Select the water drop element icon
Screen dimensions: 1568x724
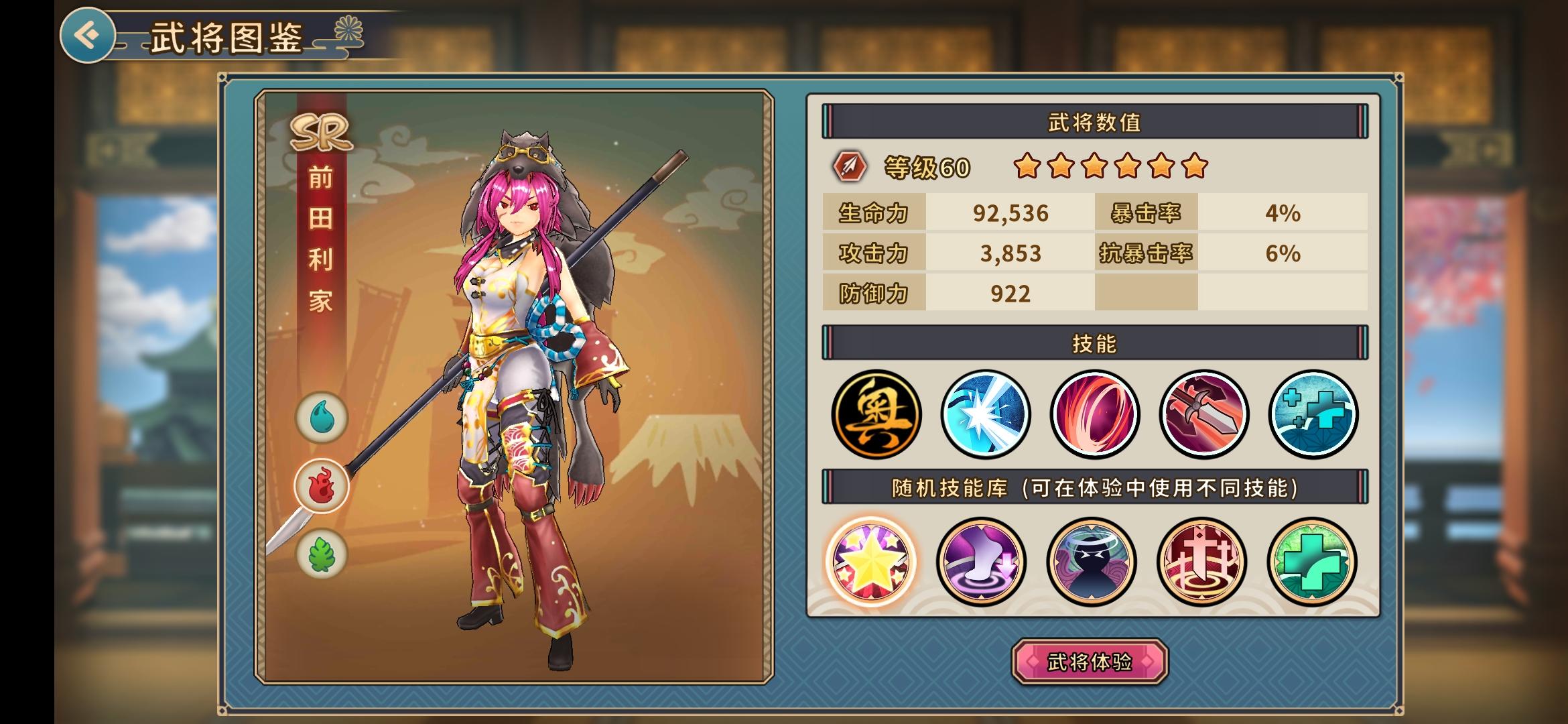[322, 418]
